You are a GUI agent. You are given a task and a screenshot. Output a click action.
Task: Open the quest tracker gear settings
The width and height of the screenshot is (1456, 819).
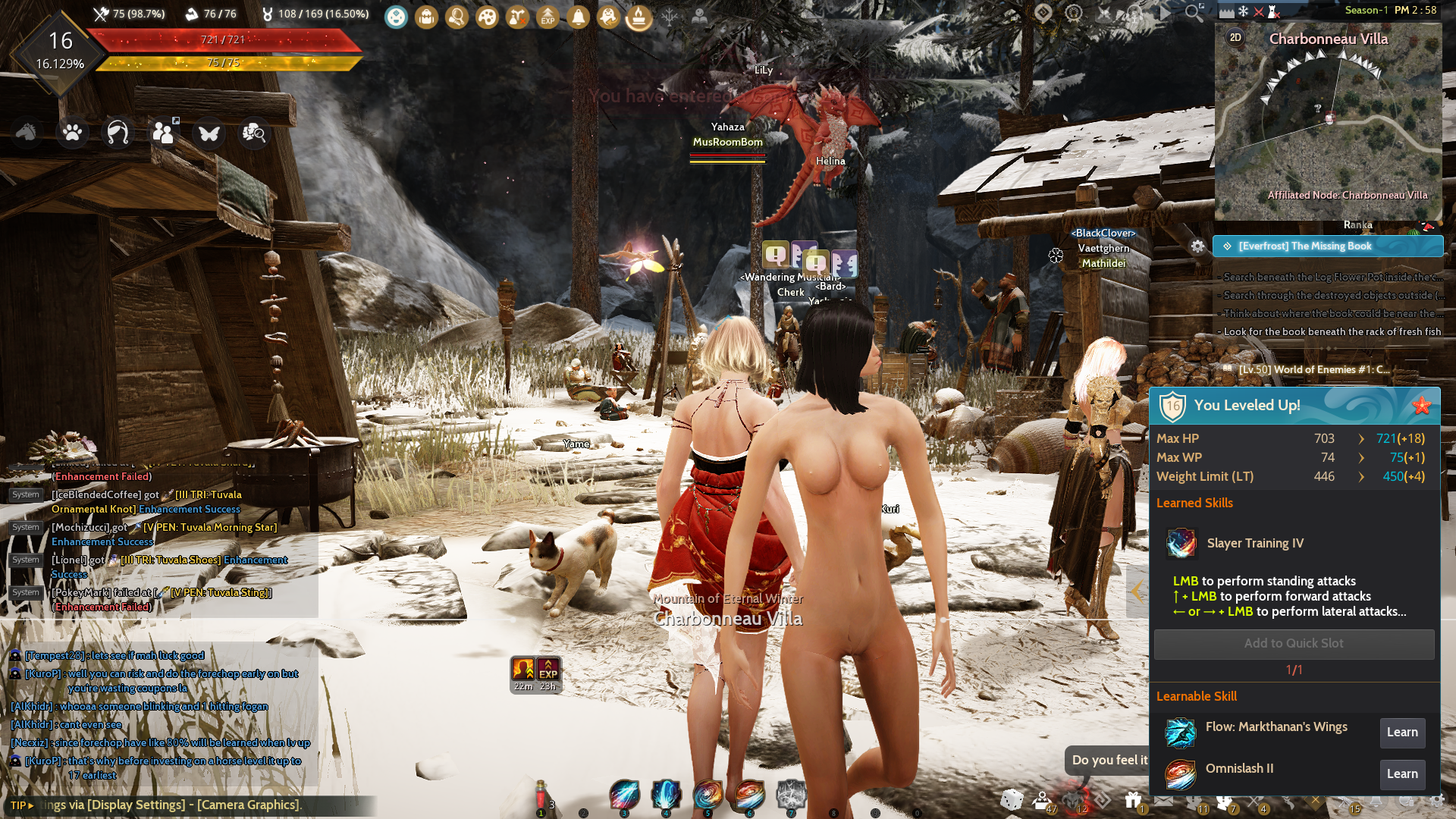tap(1197, 246)
